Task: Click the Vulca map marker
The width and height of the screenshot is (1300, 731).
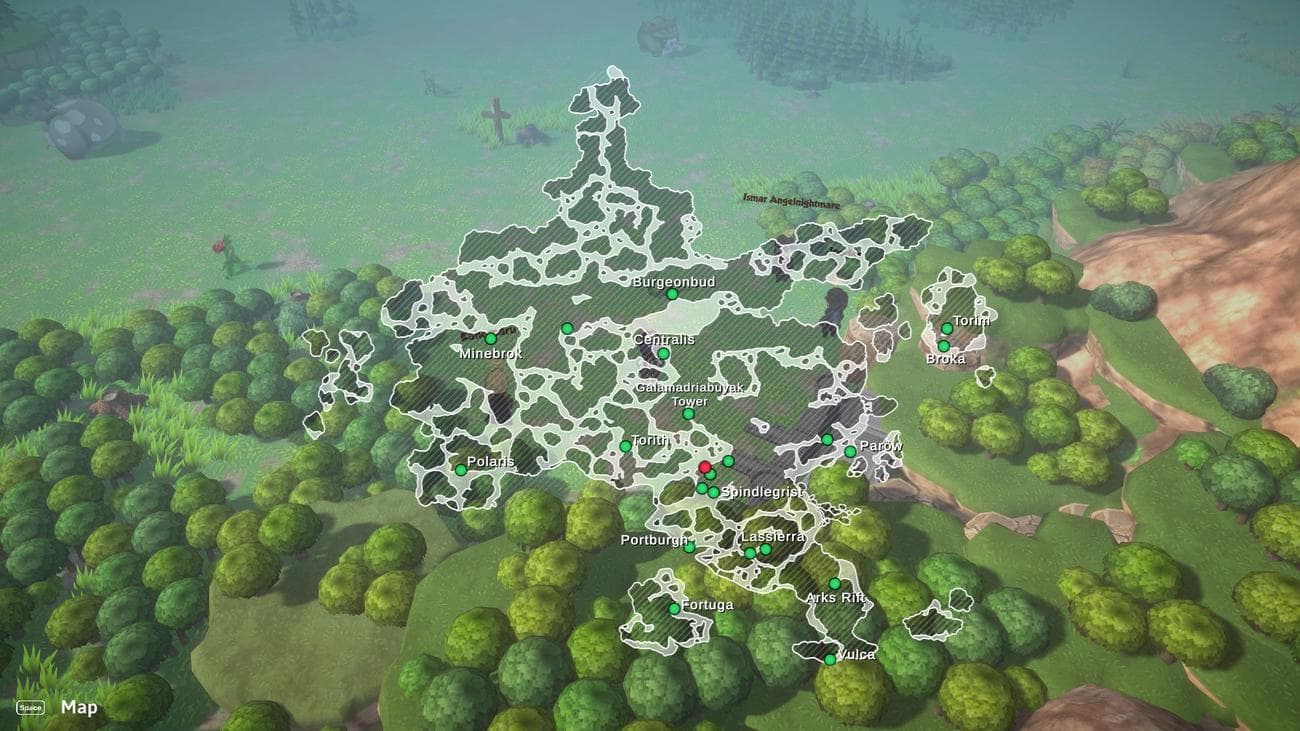Action: (829, 659)
